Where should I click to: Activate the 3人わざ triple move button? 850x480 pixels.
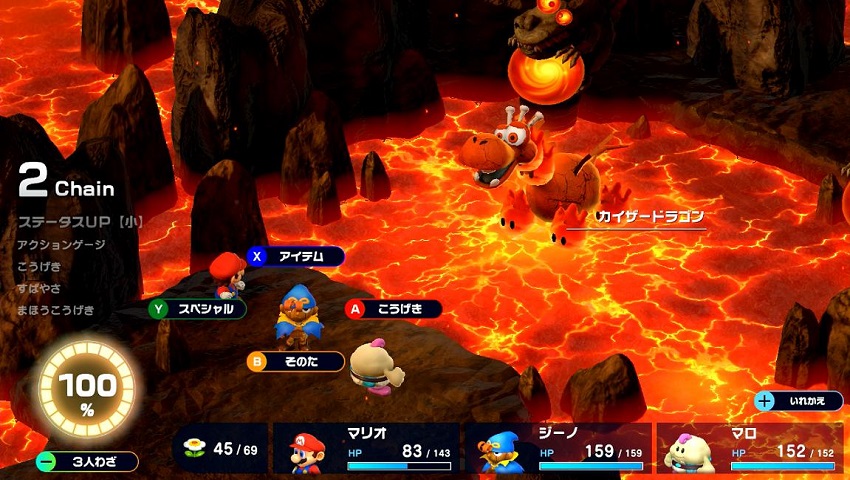pos(87,462)
